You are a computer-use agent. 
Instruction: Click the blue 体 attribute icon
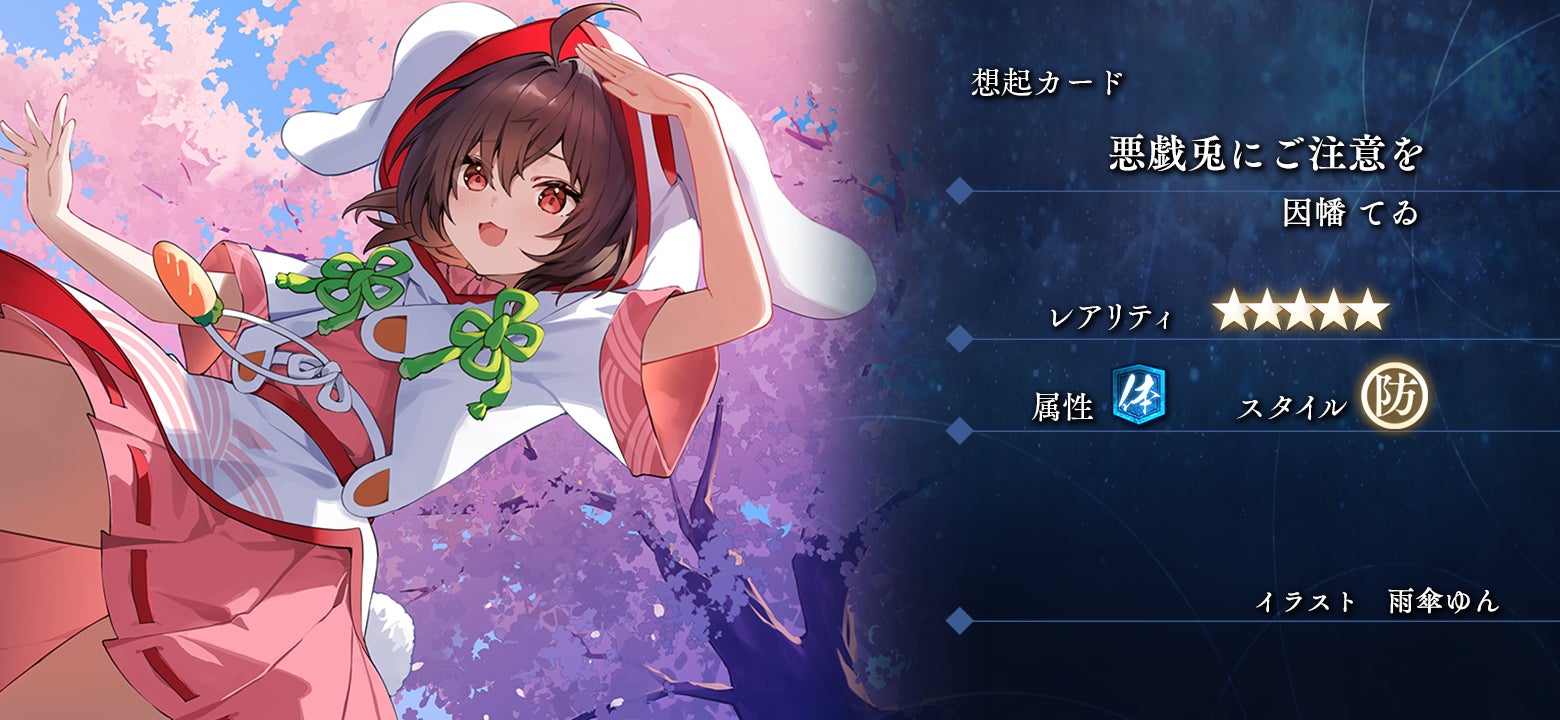[1138, 393]
